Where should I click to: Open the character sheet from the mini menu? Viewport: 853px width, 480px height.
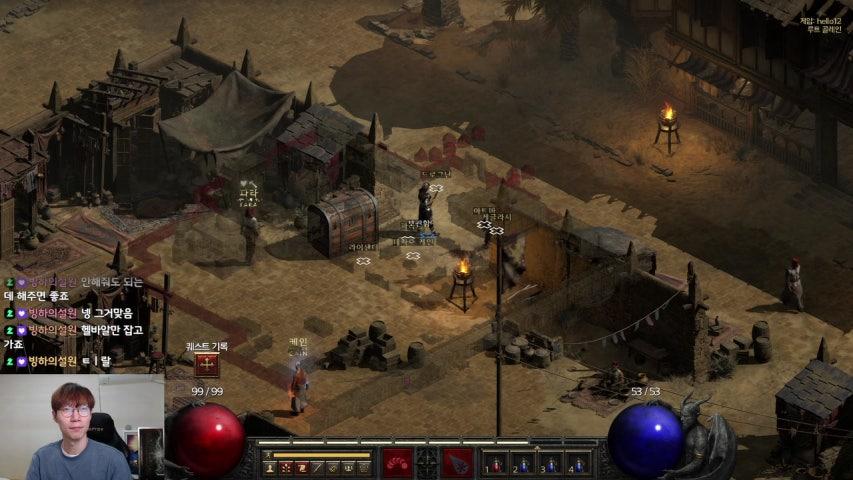[270, 468]
